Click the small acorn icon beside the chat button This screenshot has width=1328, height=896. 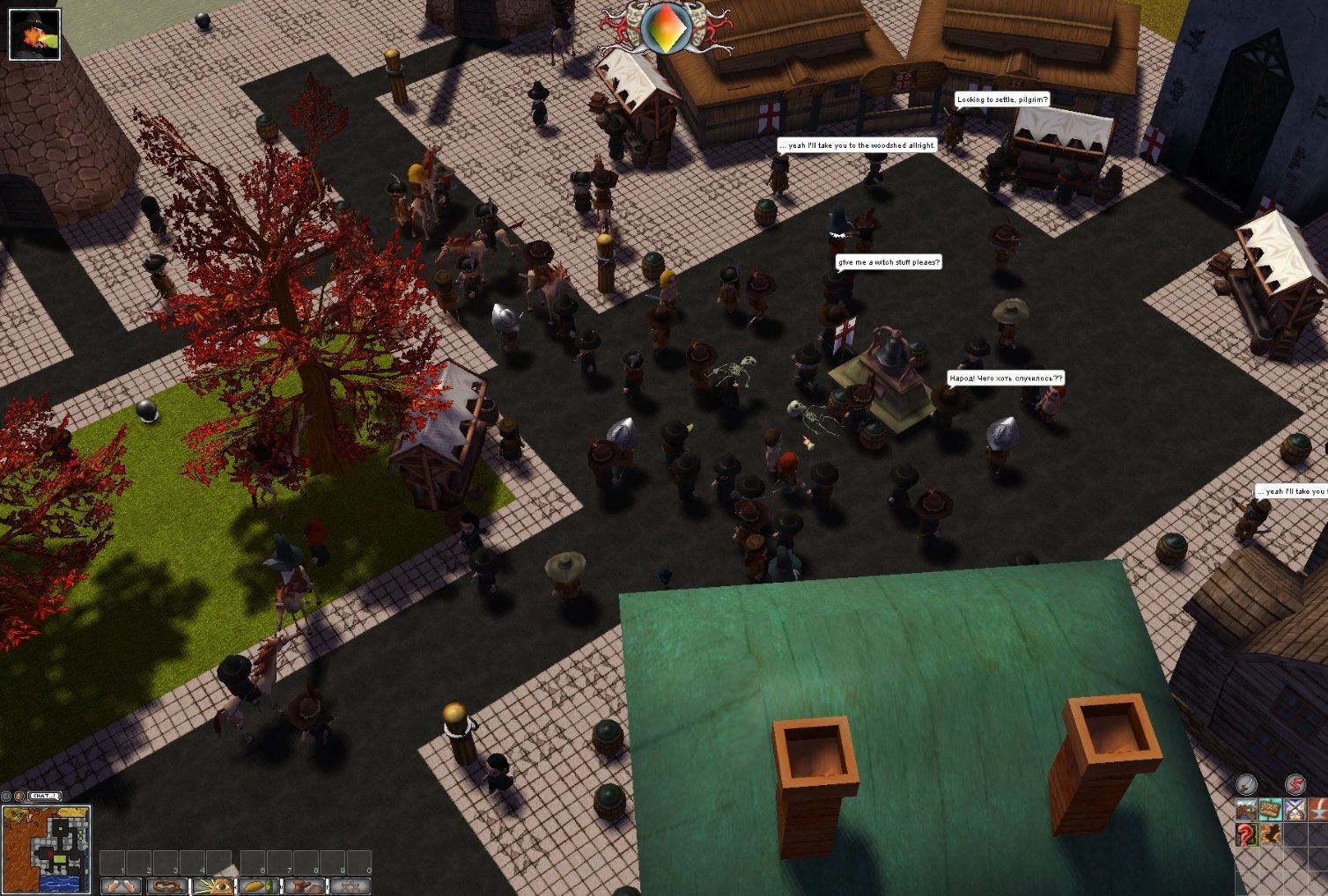point(19,795)
